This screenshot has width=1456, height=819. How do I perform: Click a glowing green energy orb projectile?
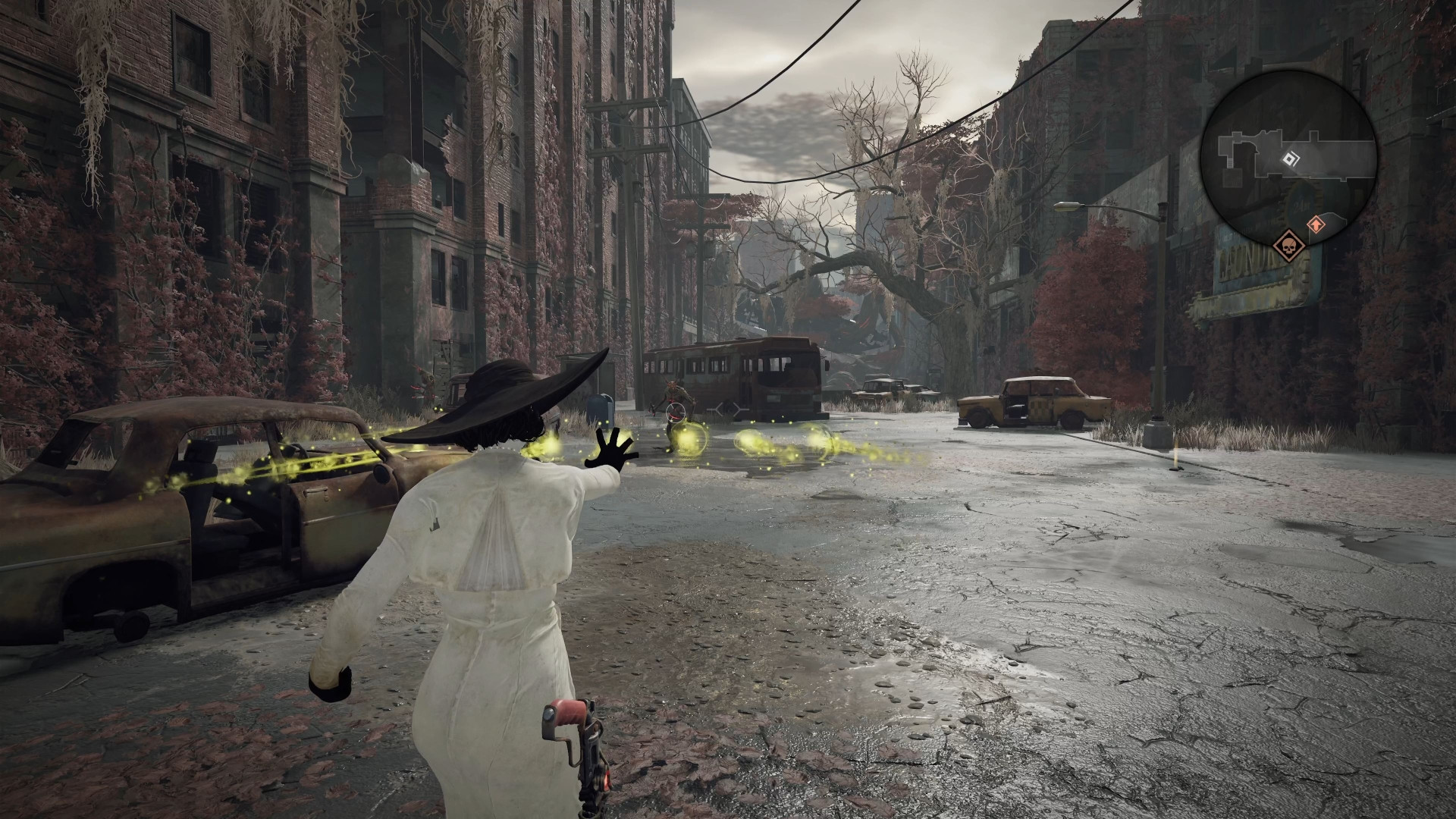pyautogui.click(x=689, y=439)
